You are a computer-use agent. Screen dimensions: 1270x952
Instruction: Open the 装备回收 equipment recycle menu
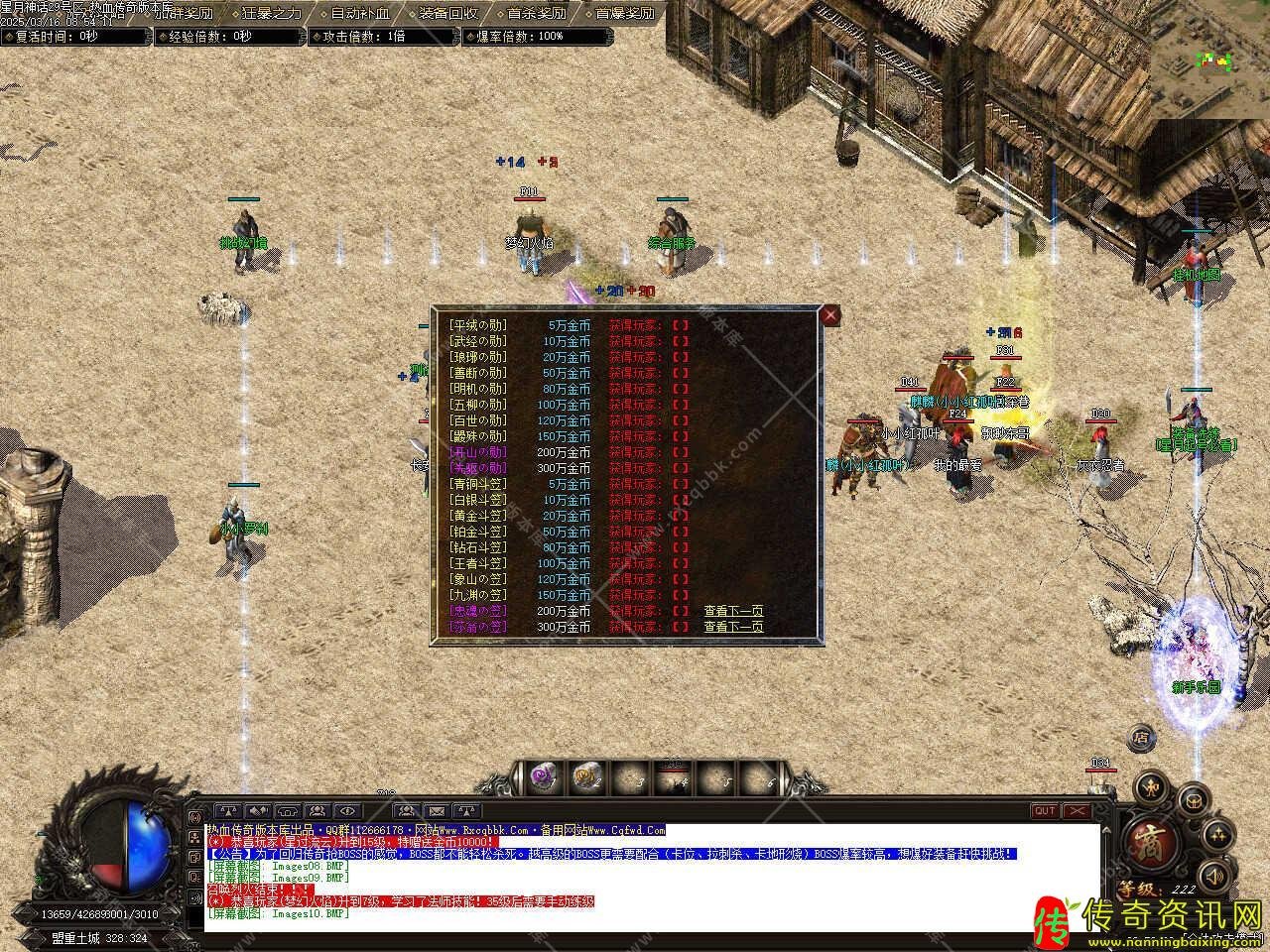tap(447, 14)
